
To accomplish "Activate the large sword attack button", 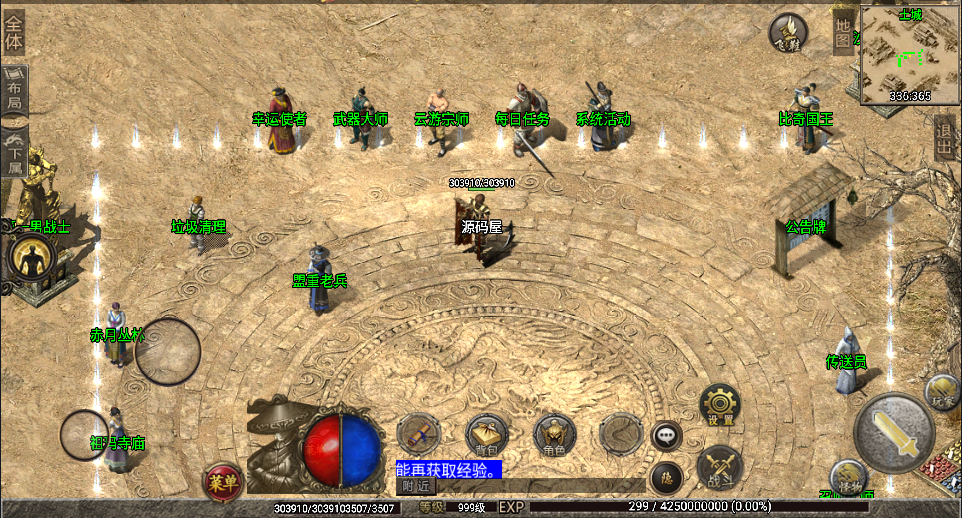I will (x=895, y=432).
